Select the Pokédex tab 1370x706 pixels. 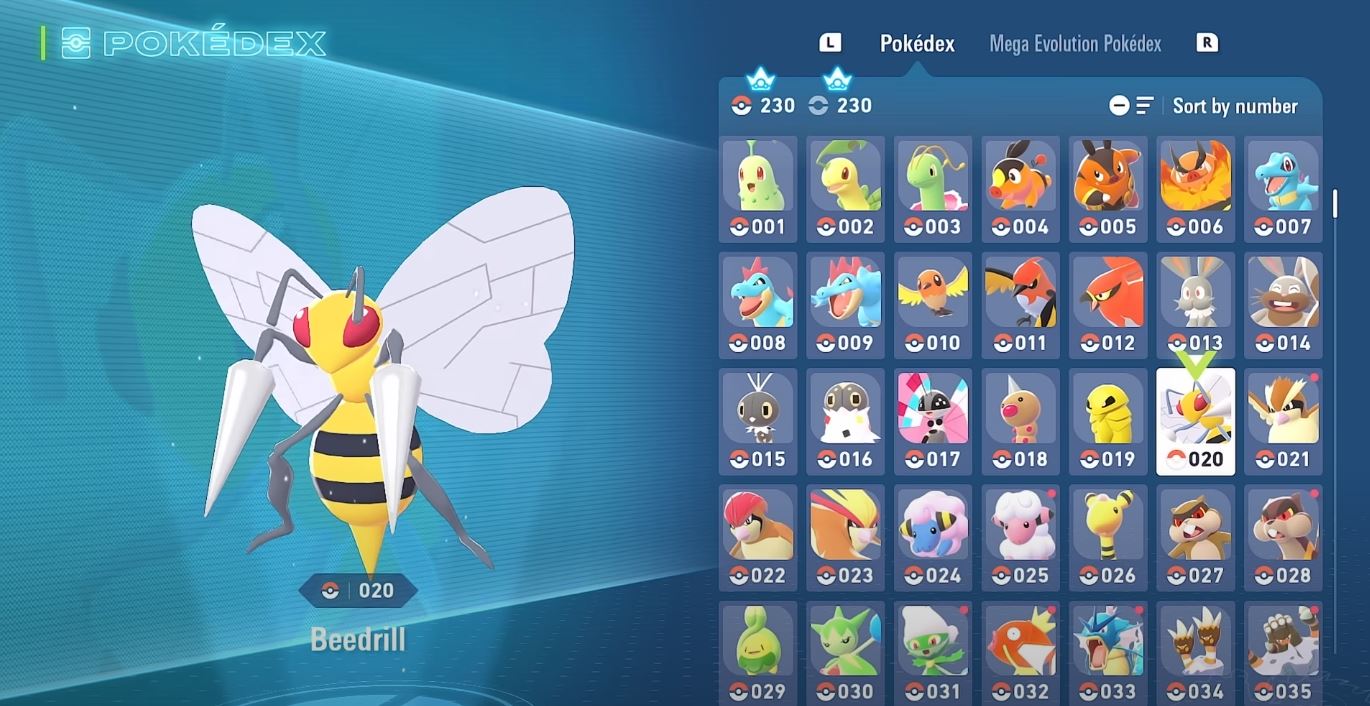click(917, 44)
